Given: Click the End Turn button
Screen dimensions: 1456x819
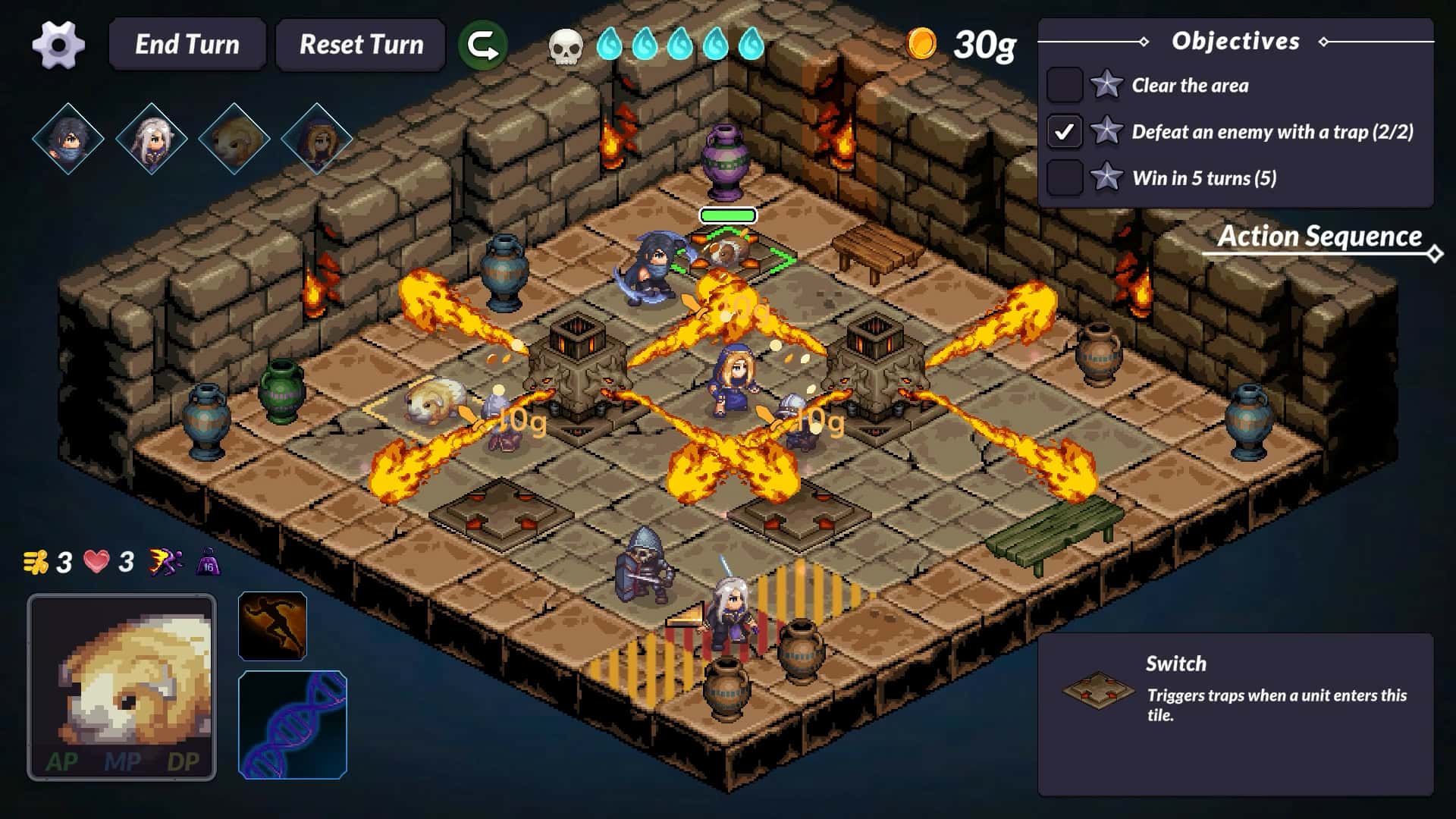Looking at the screenshot, I should [187, 45].
